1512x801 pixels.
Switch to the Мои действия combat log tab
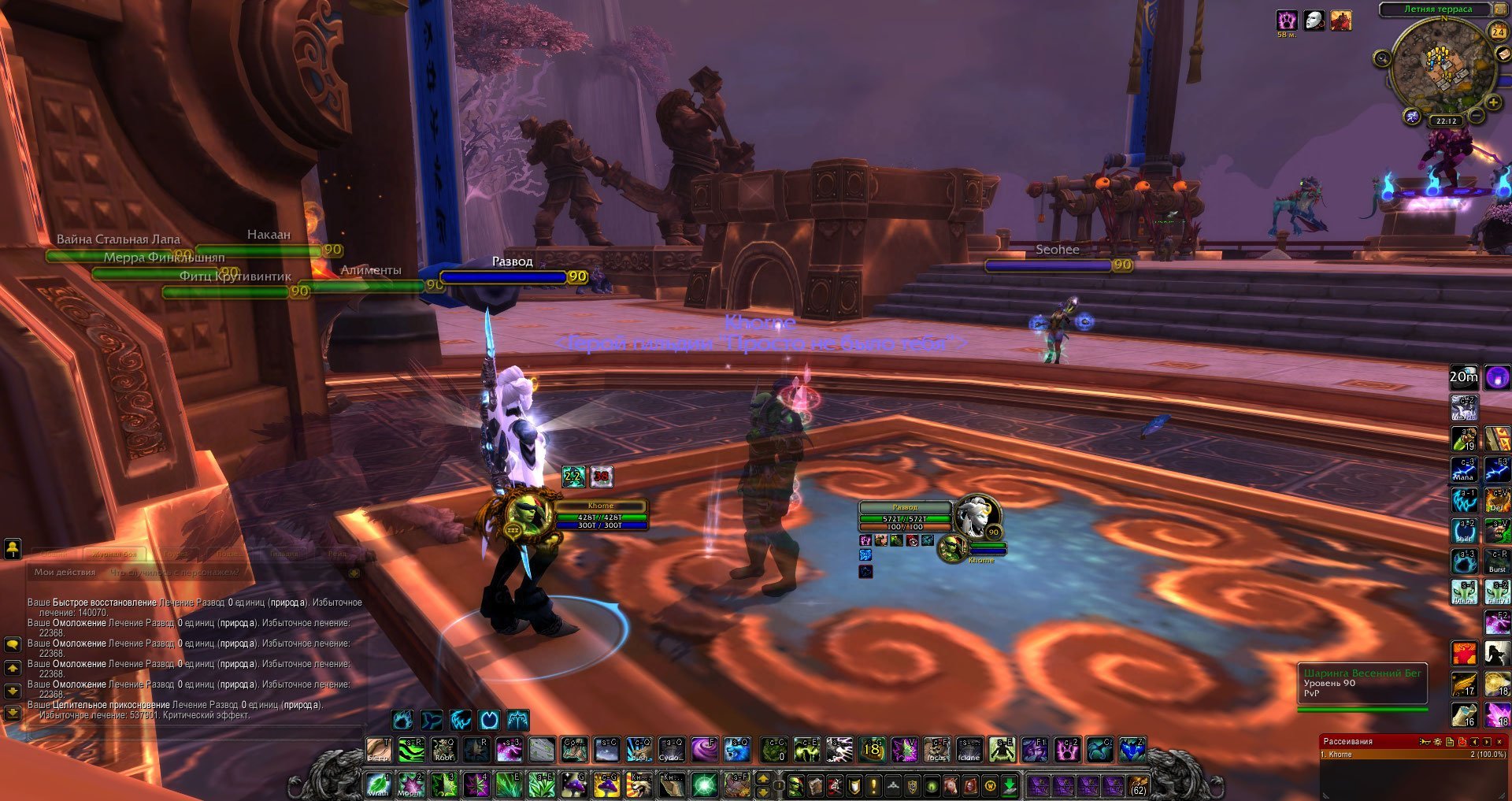pyautogui.click(x=65, y=573)
